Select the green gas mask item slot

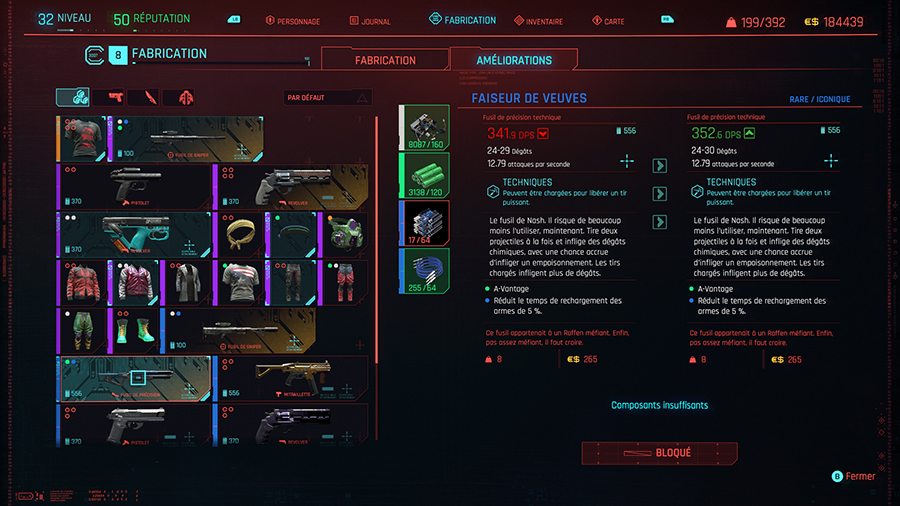[x=344, y=234]
